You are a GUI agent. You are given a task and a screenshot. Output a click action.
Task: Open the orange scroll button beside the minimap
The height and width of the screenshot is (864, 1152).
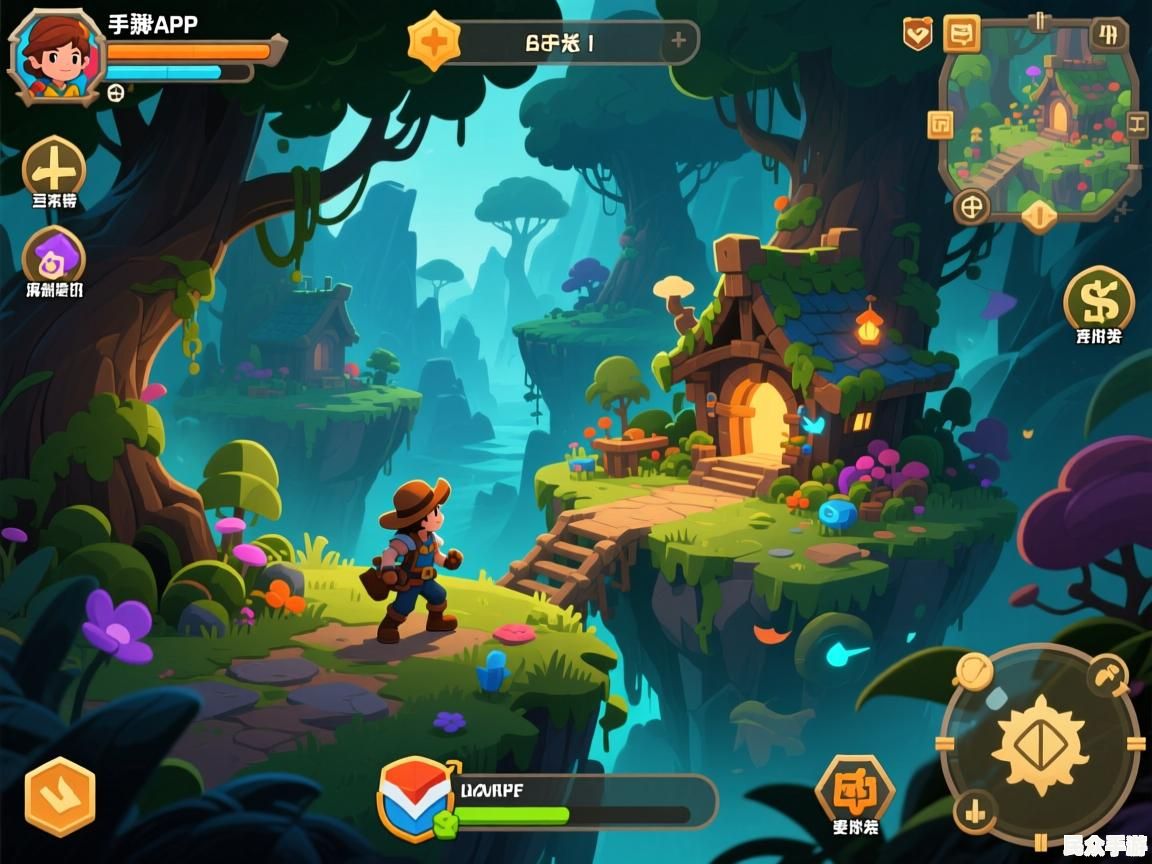pyautogui.click(x=962, y=34)
